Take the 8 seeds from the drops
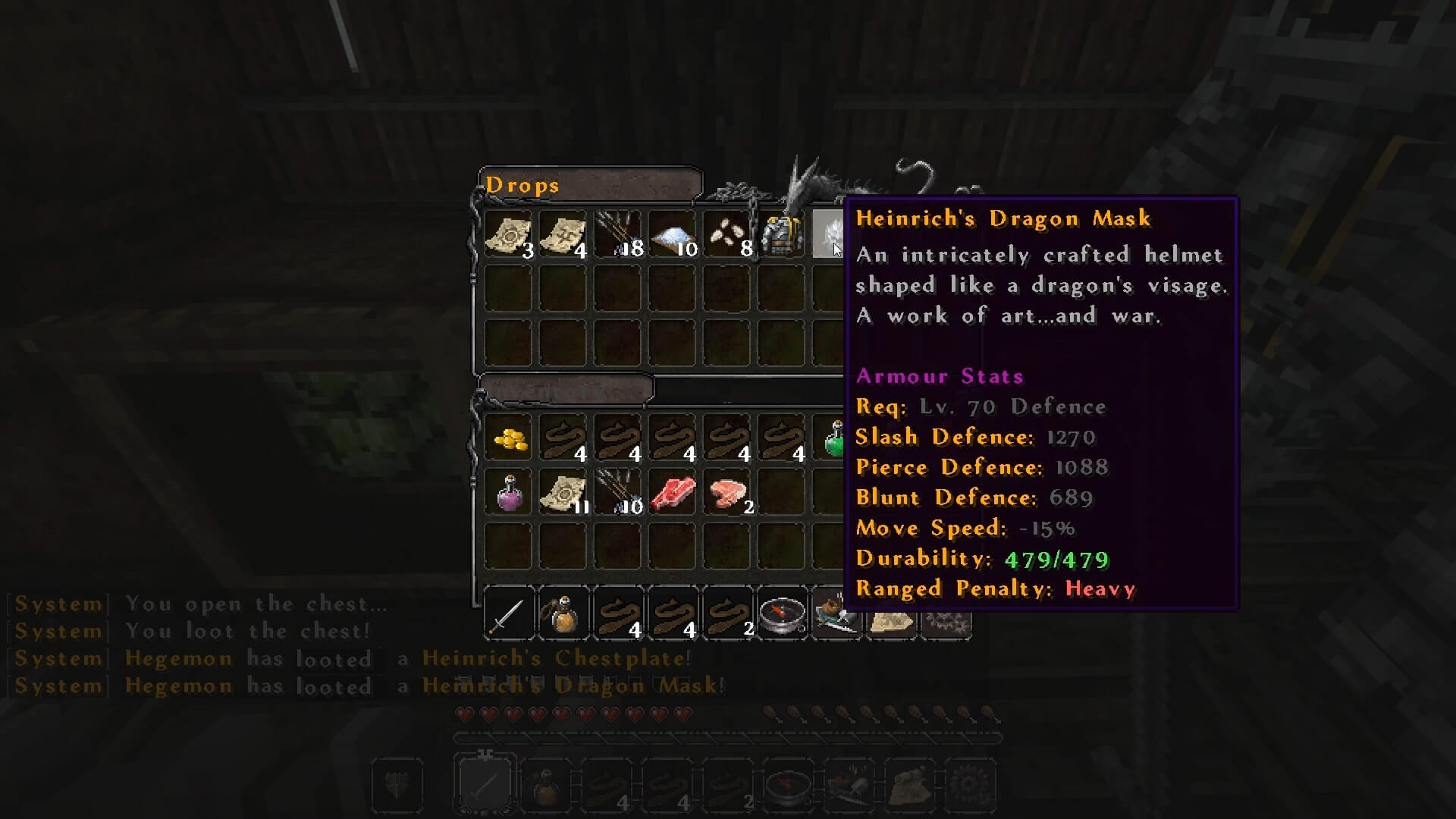 coord(727,234)
